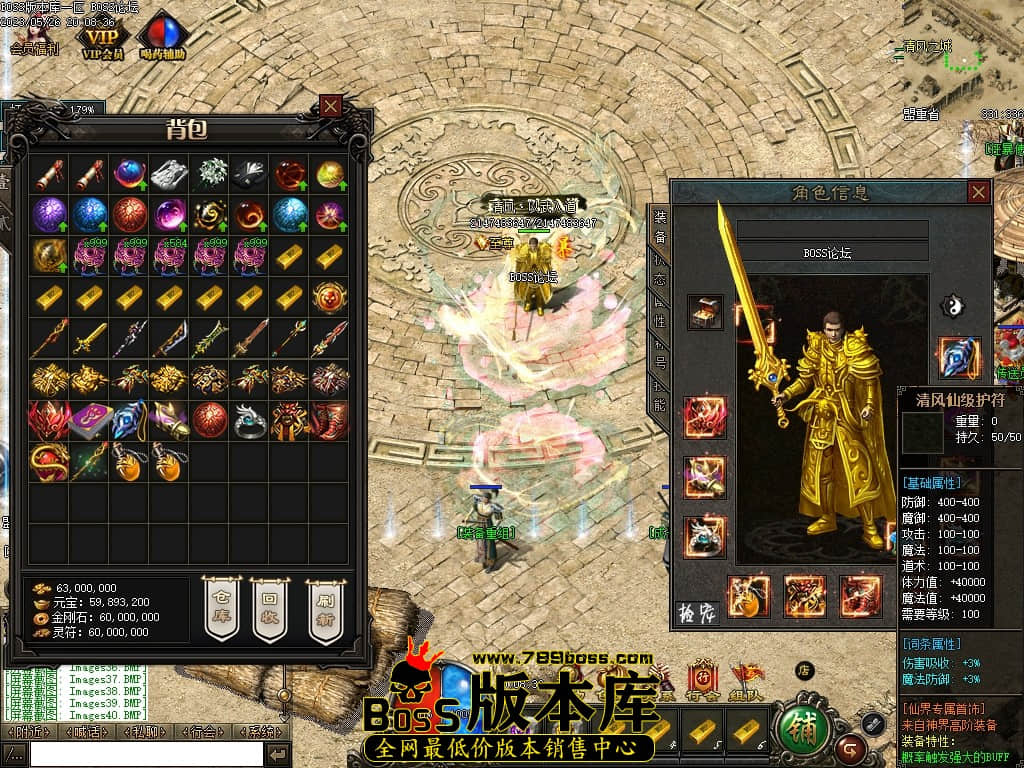Switch to the 装备 equipment tab
The image size is (1024, 768).
pos(660,227)
